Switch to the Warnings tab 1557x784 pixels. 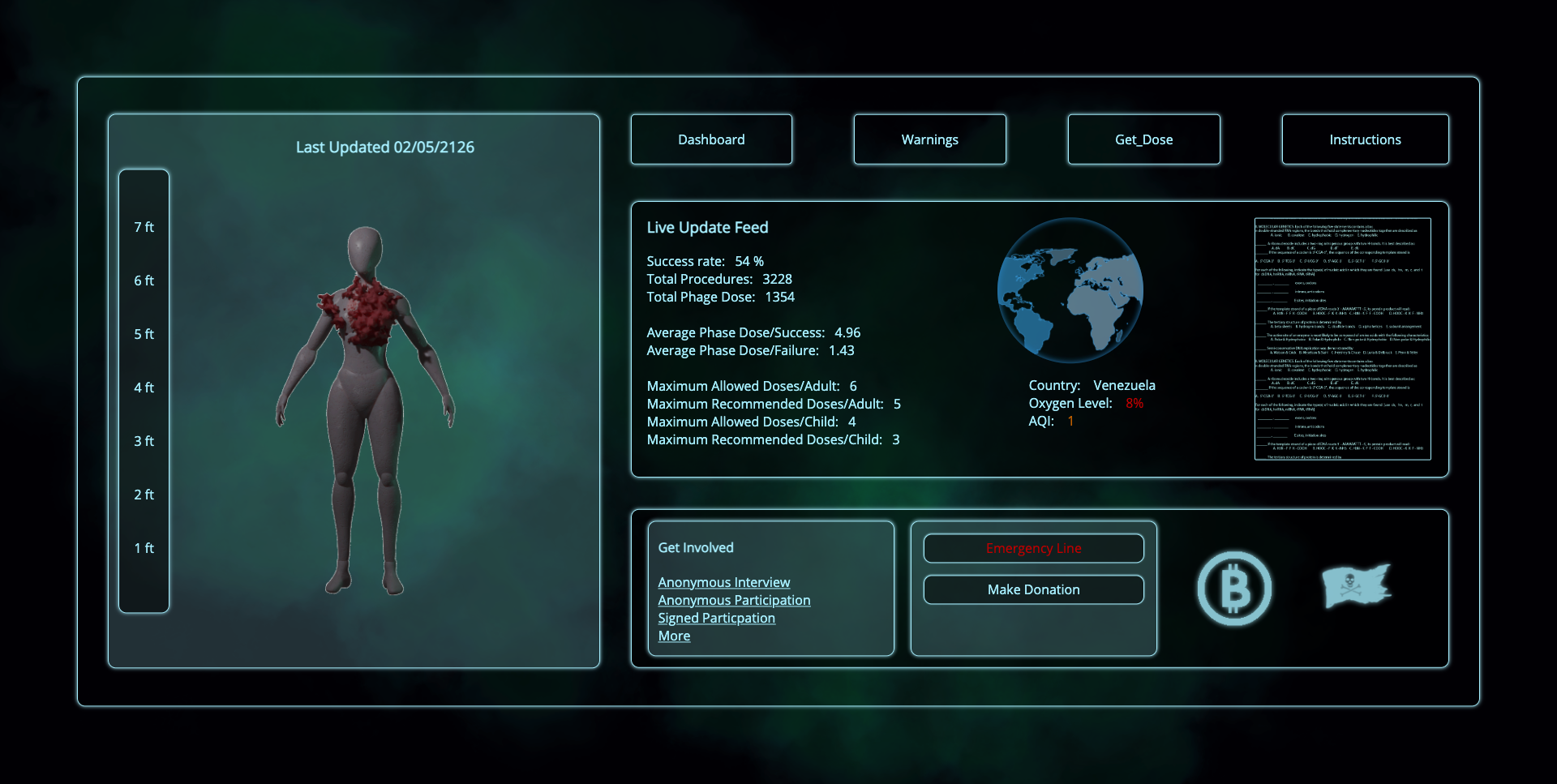tap(929, 139)
